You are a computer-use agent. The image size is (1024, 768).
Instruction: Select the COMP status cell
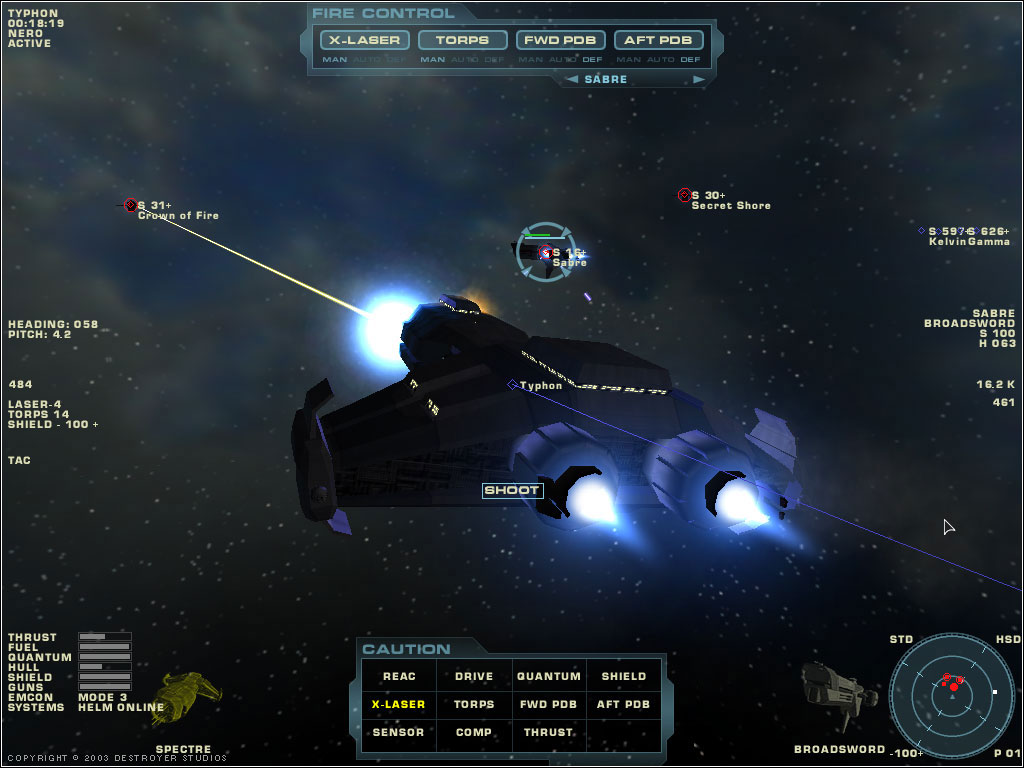coord(474,733)
